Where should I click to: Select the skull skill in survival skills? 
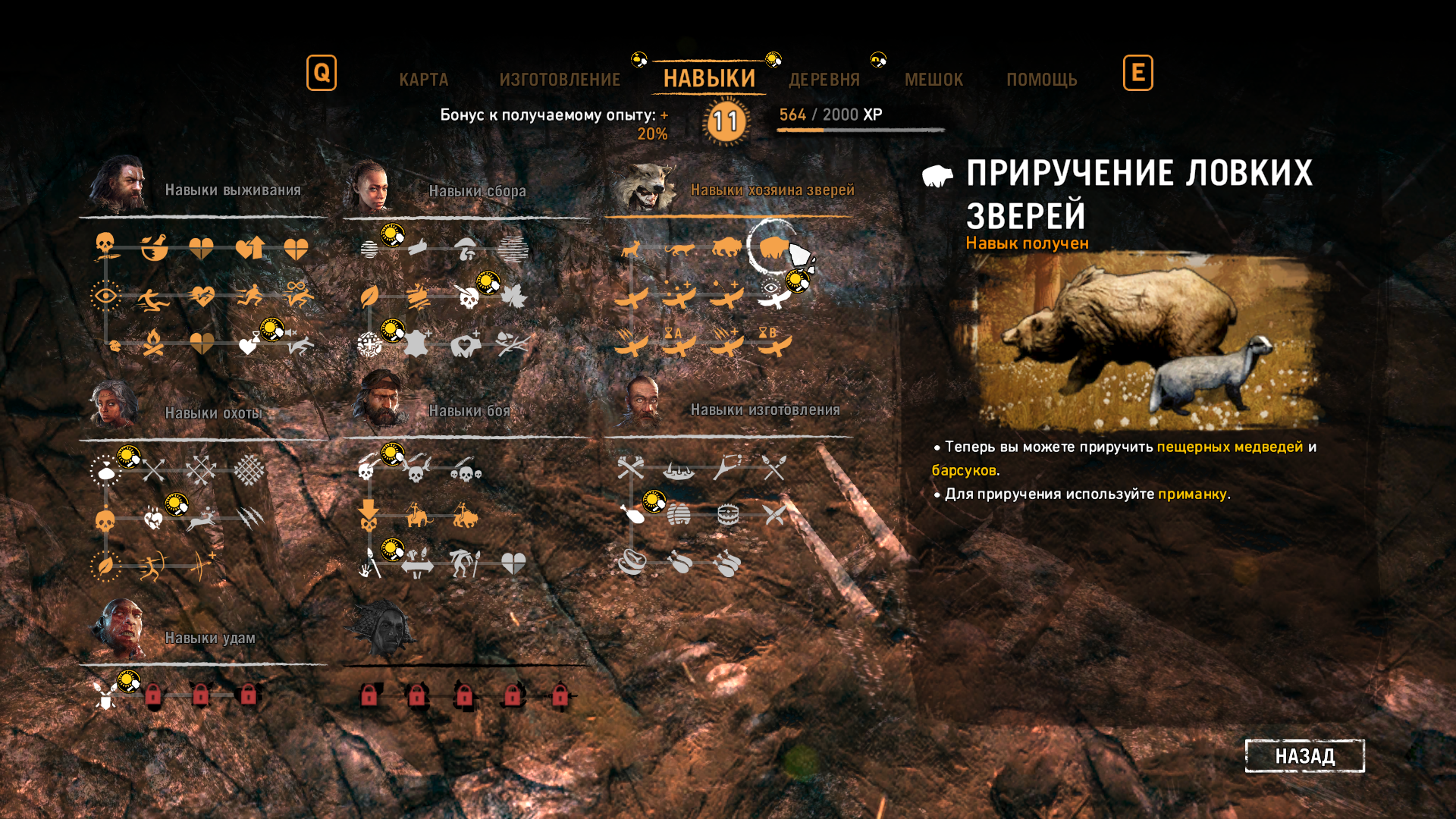point(105,246)
